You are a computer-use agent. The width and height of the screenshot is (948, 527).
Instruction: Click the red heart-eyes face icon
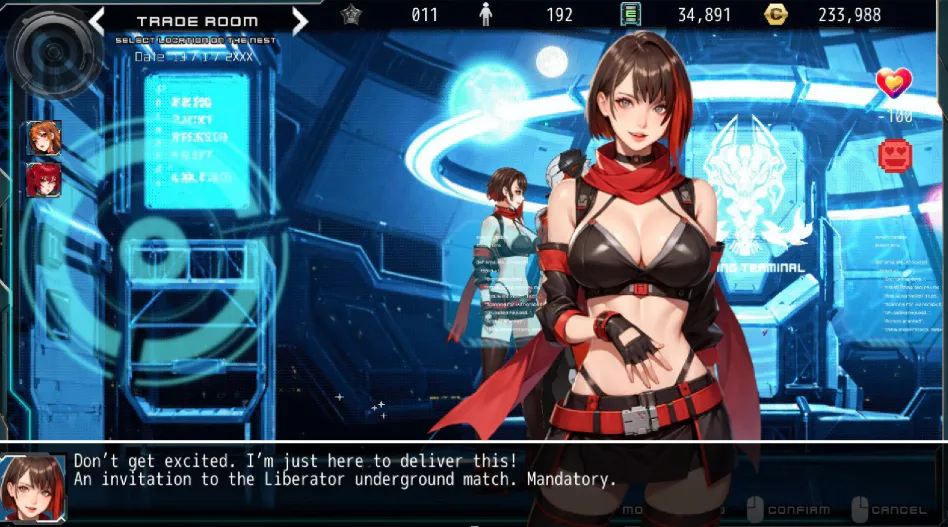click(x=895, y=154)
